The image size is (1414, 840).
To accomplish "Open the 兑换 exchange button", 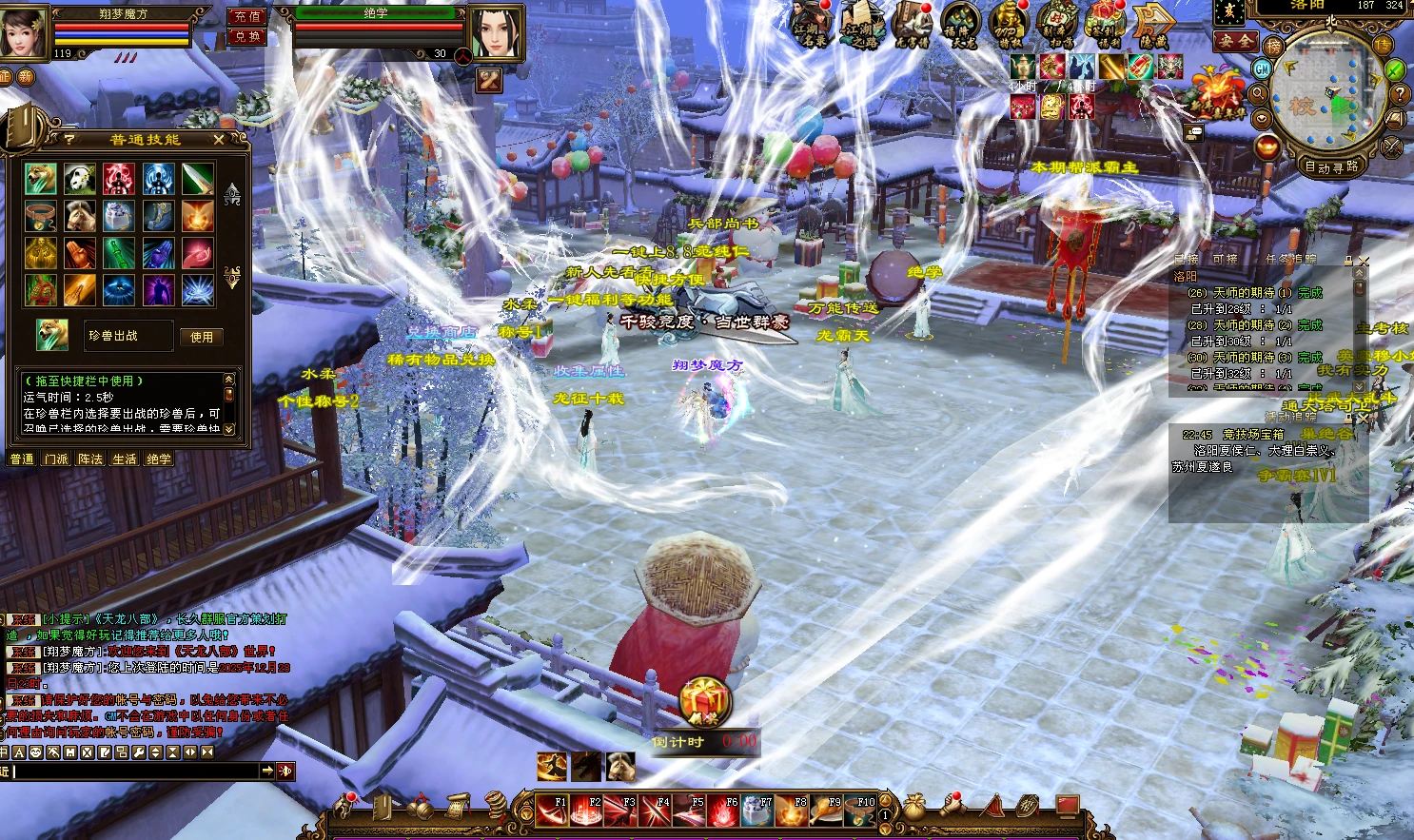I will 247,36.
